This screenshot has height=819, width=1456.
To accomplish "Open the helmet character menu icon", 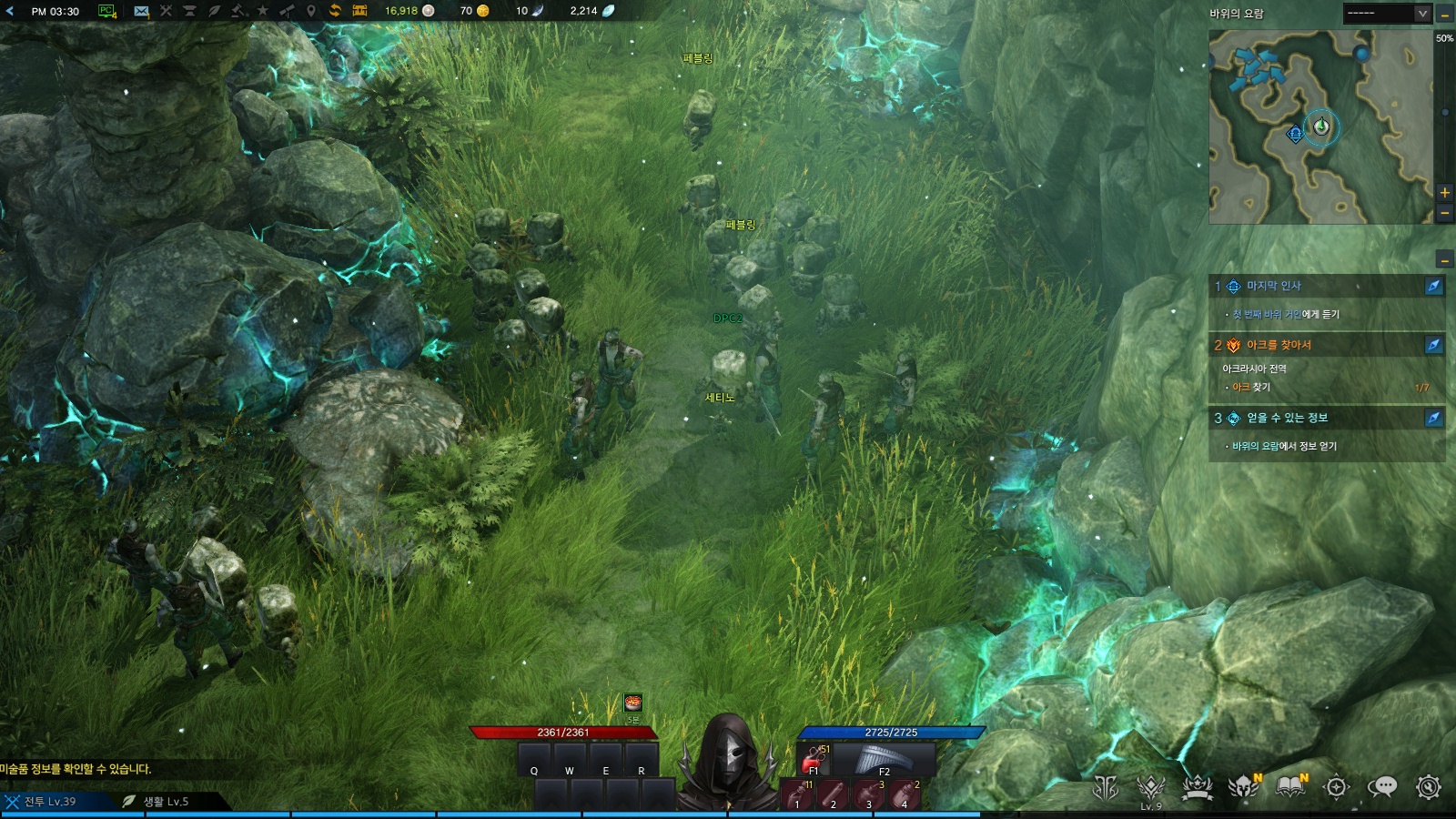I will pyautogui.click(x=1242, y=787).
